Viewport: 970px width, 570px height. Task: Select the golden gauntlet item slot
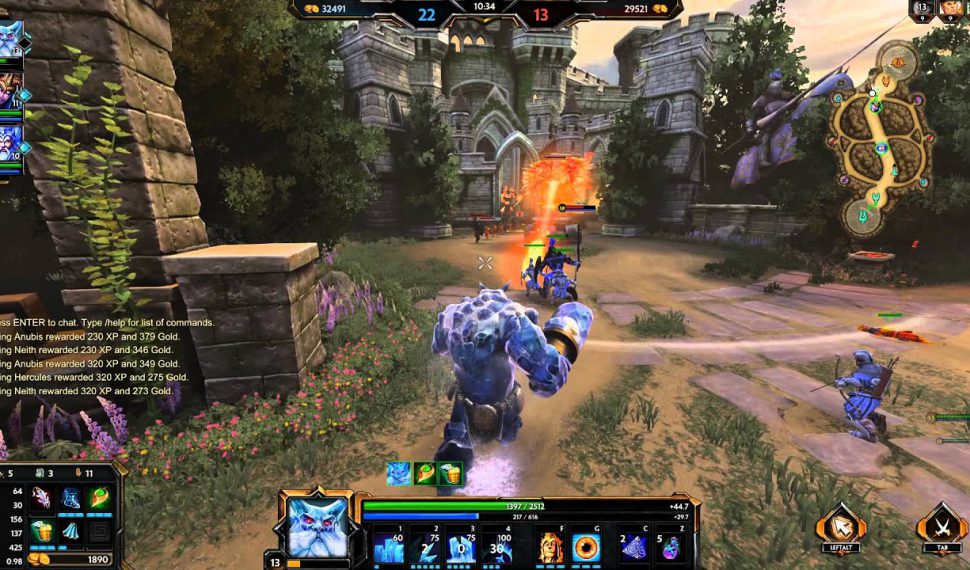point(41,531)
